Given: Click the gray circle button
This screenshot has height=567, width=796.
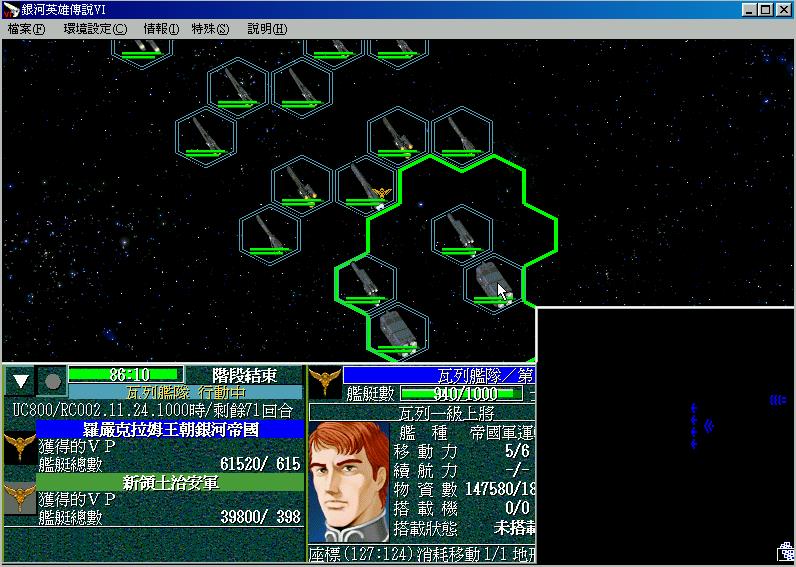Looking at the screenshot, I should [52, 380].
